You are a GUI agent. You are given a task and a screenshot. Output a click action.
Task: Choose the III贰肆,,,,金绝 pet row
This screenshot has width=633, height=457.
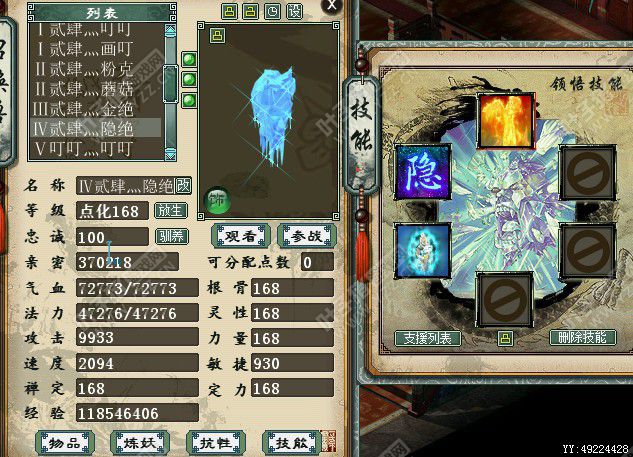coord(95,108)
